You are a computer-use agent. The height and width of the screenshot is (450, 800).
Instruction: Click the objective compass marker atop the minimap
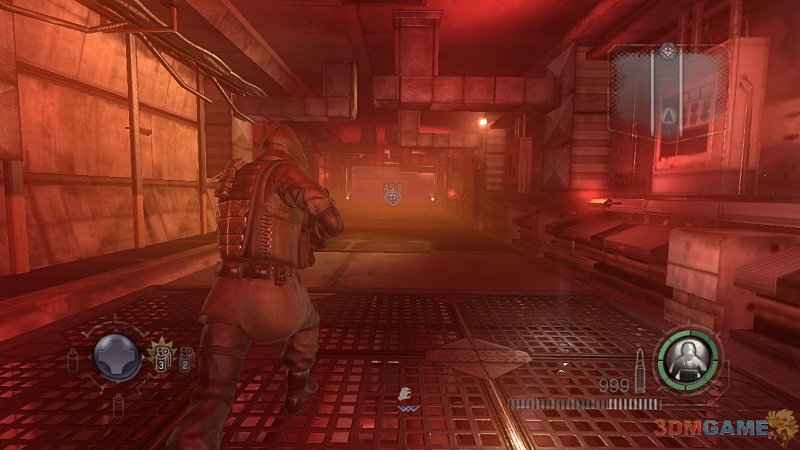coord(667,48)
